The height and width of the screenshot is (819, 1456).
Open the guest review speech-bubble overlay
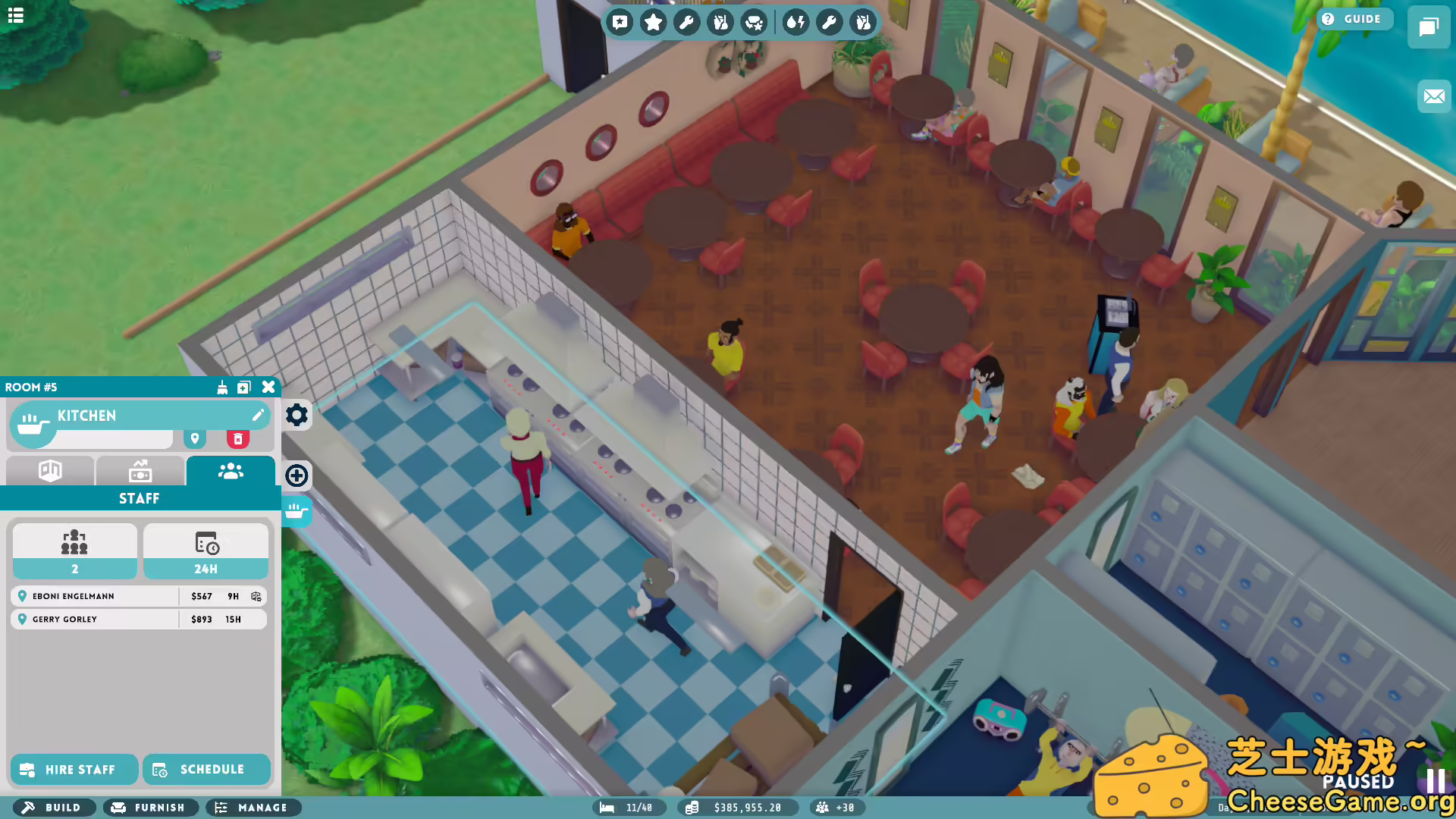coord(620,22)
